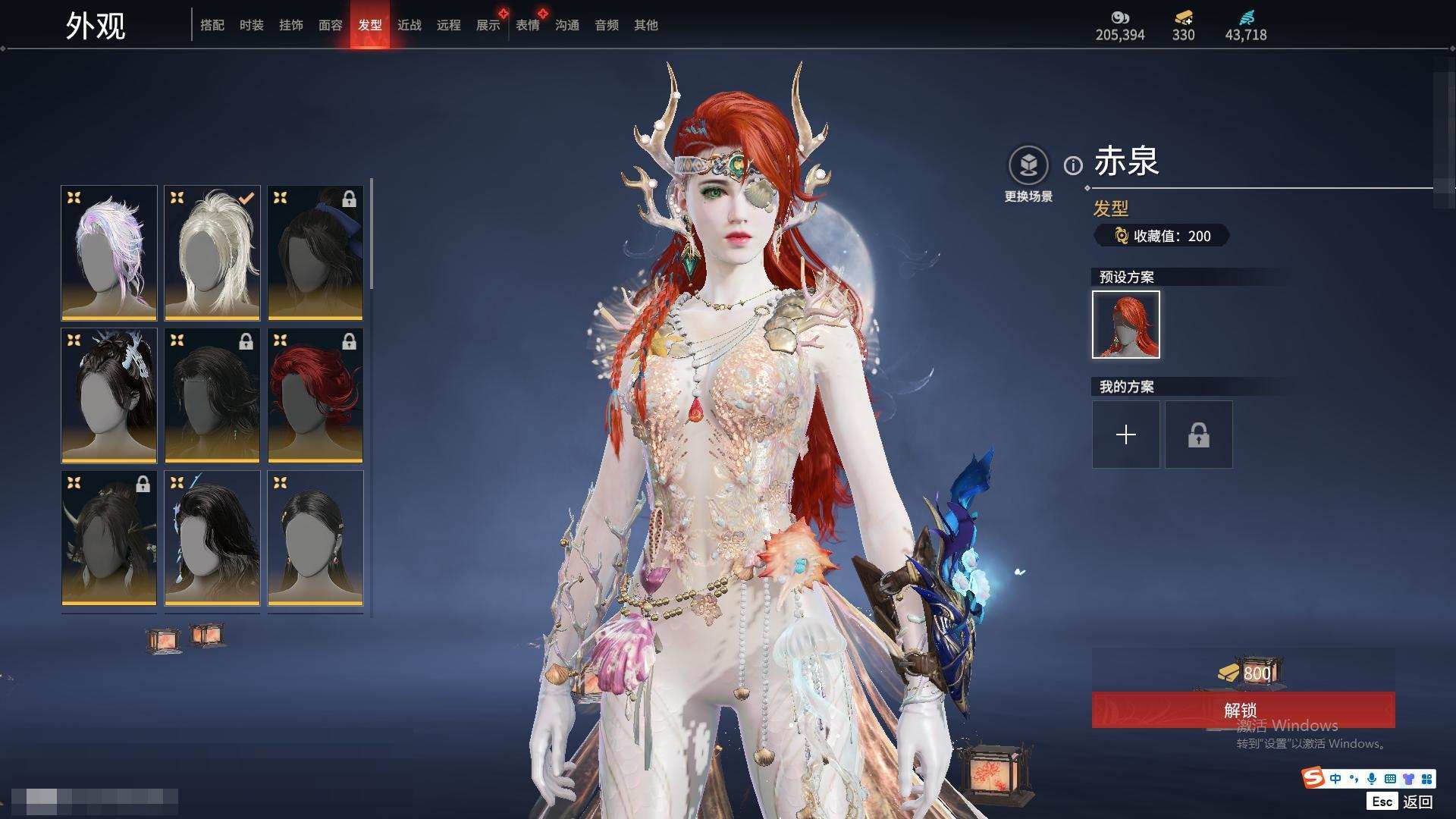Show info for 赤泉 hairstyle

pos(1073,165)
